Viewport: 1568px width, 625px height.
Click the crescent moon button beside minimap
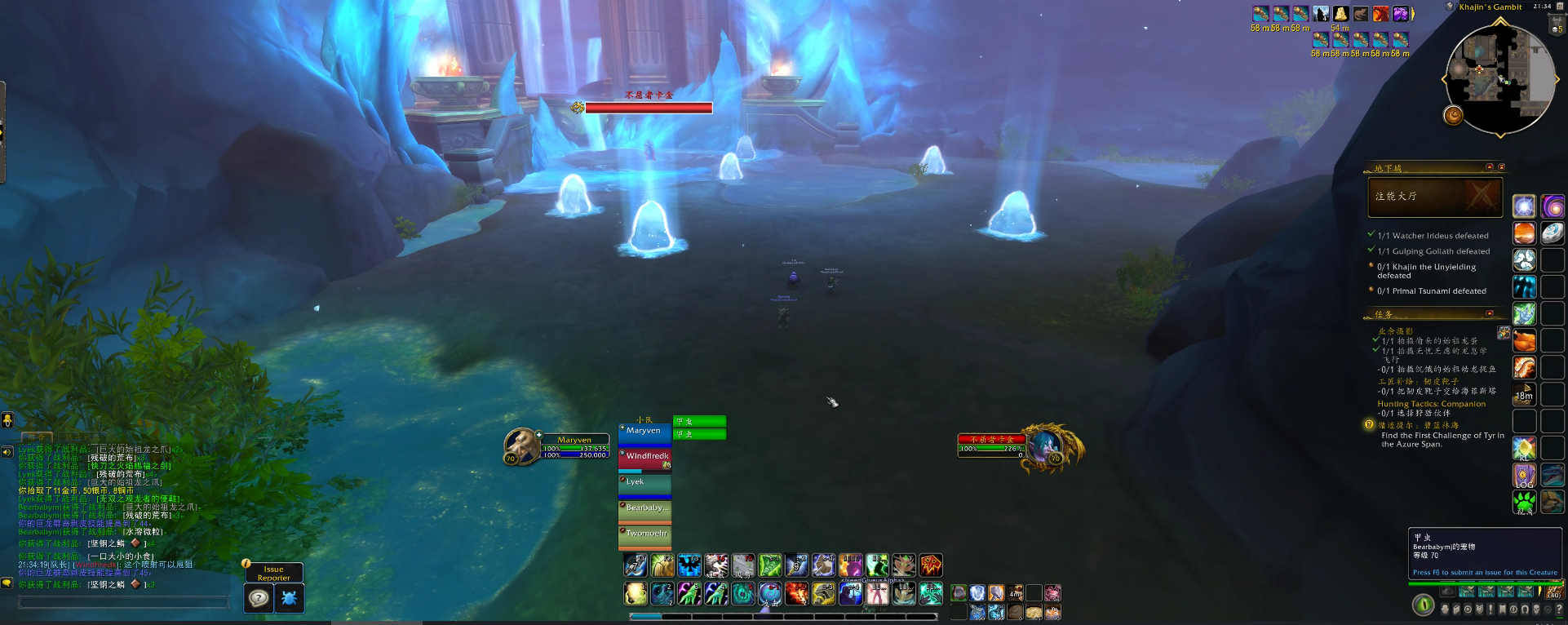point(1454,115)
